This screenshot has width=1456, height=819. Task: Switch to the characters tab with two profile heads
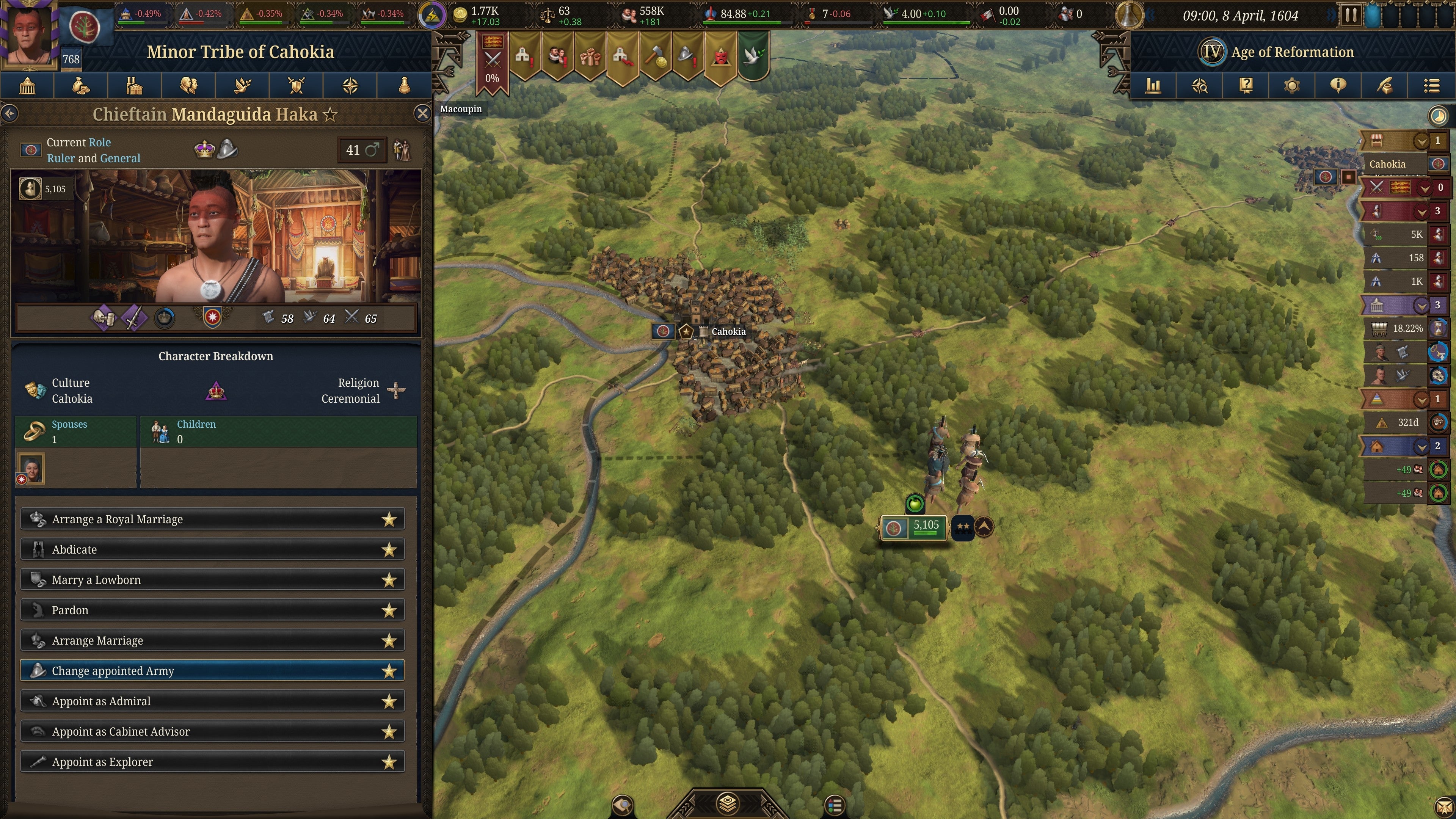coord(189,85)
